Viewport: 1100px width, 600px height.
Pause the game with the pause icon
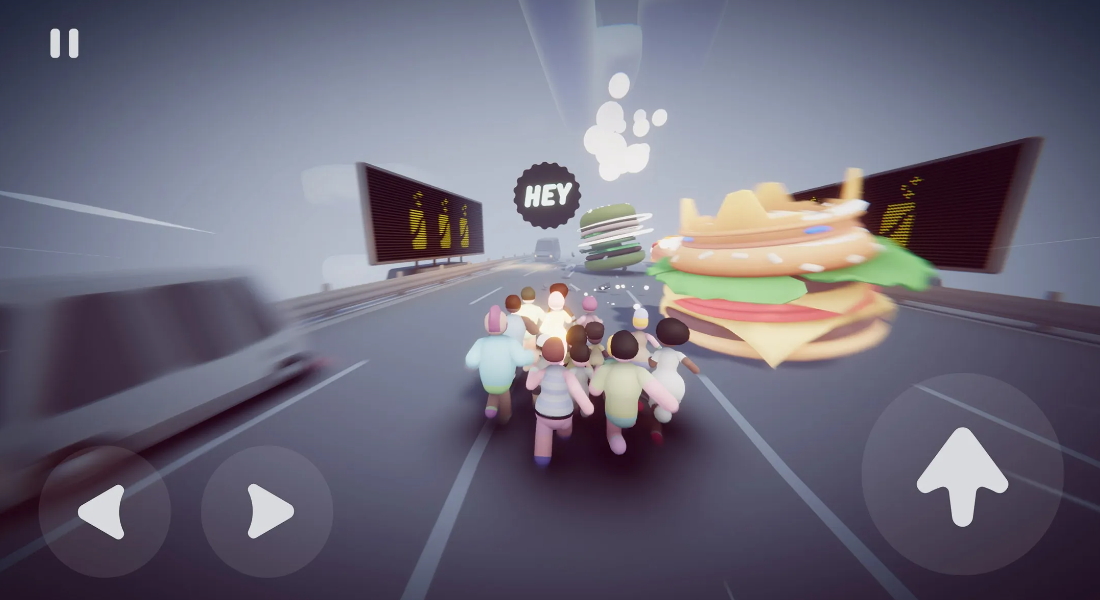coord(64,43)
